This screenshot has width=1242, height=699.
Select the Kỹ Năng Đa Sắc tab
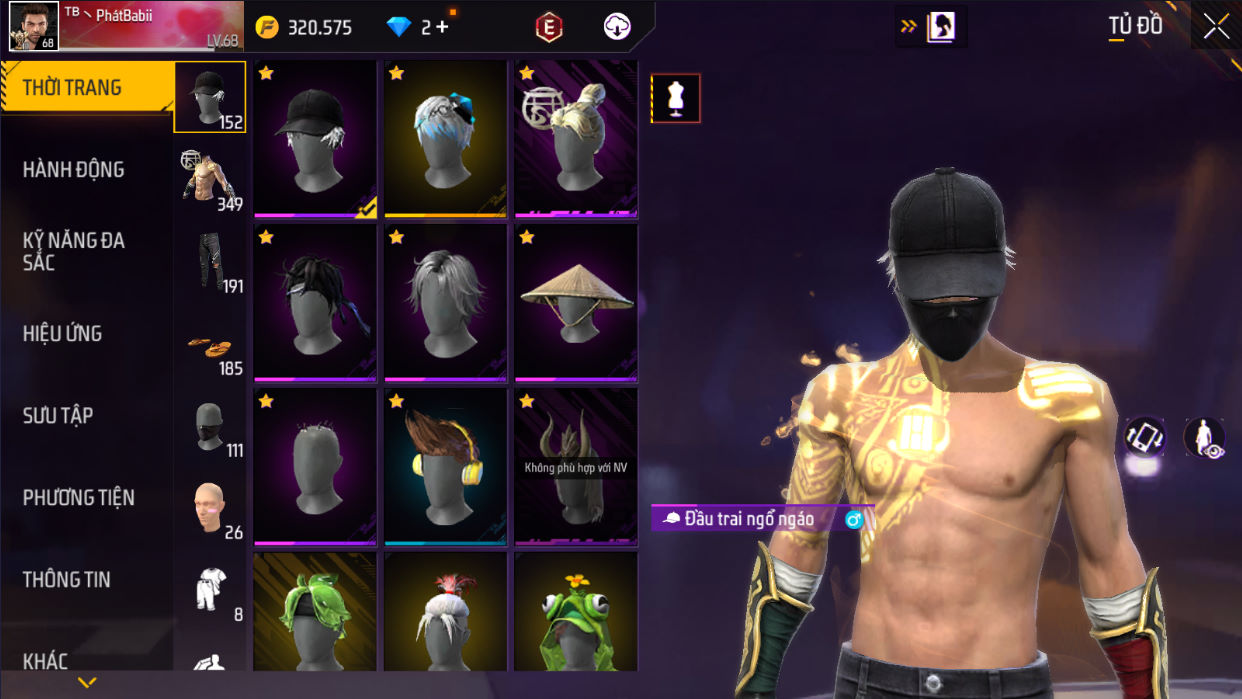[x=74, y=251]
